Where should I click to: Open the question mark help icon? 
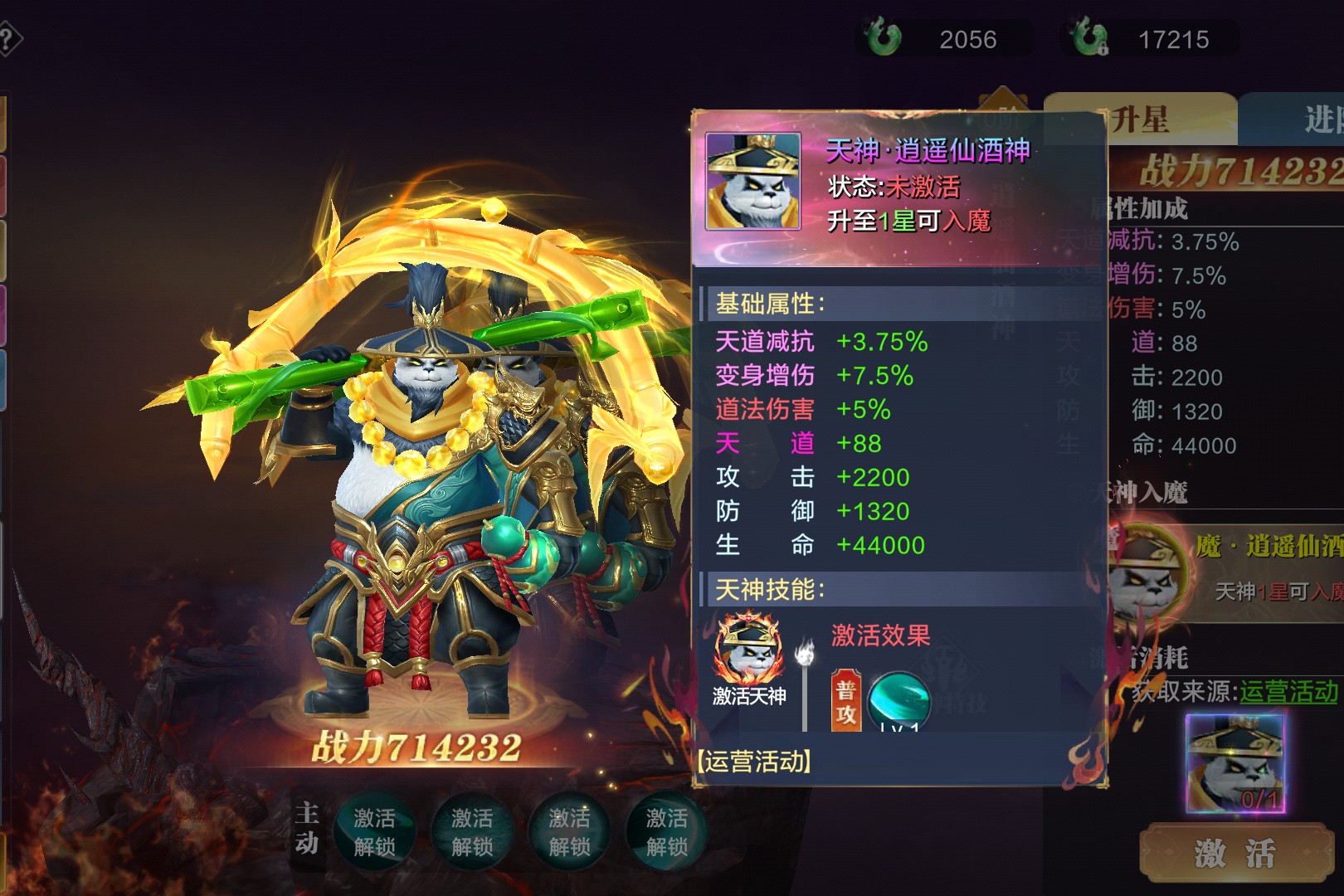8,39
